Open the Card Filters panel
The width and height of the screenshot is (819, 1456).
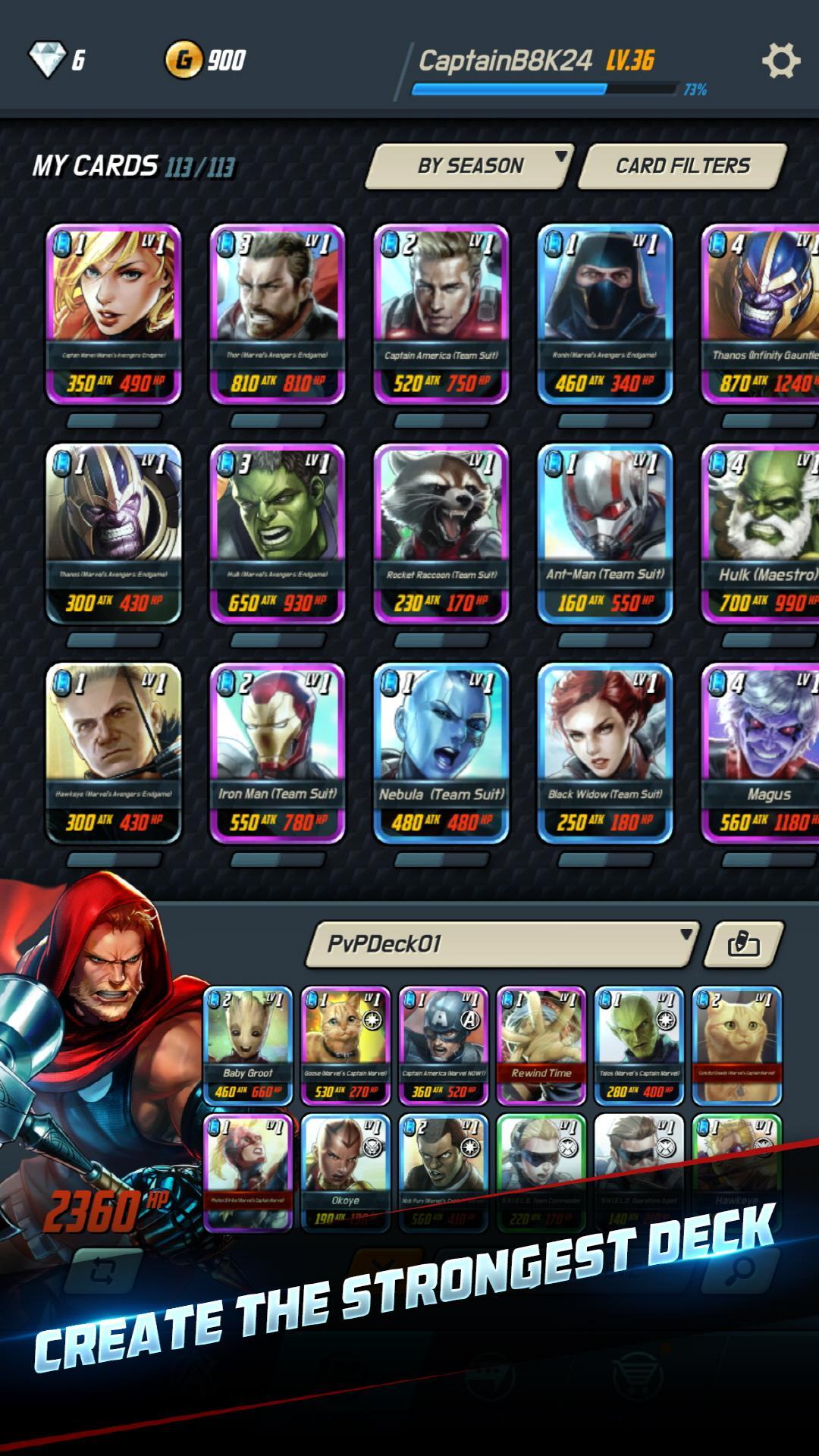click(682, 166)
